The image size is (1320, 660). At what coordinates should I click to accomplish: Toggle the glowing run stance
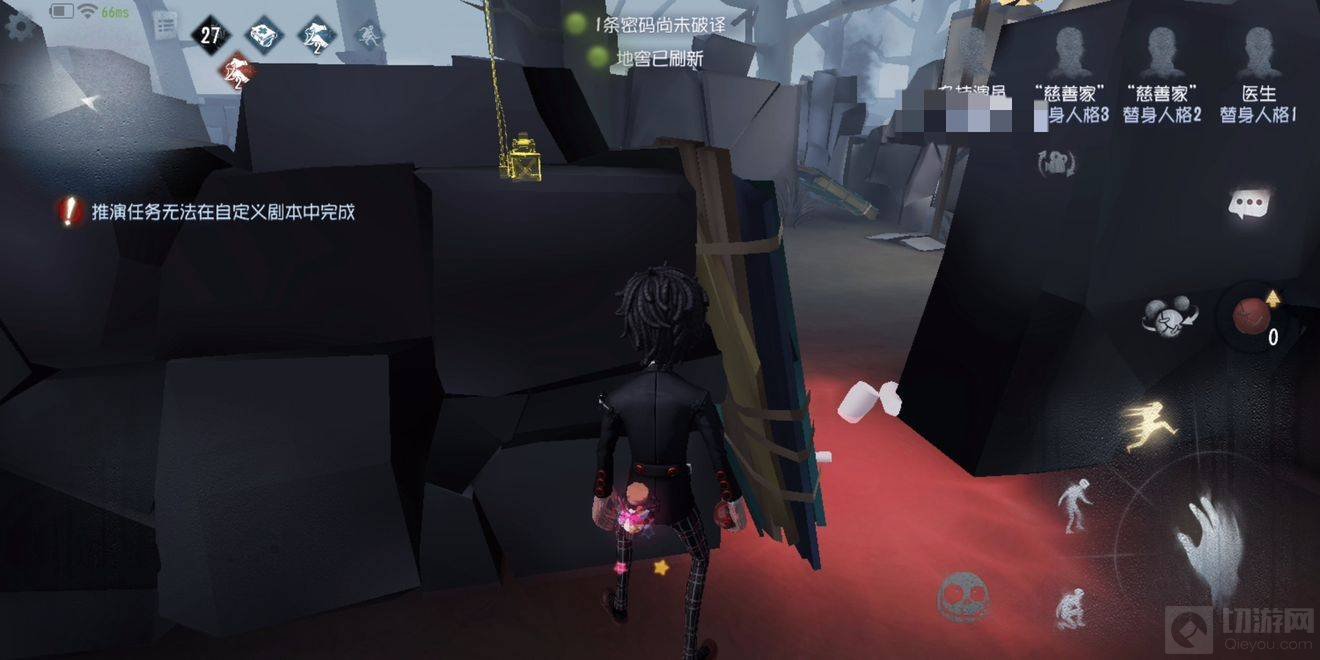pyautogui.click(x=1141, y=422)
